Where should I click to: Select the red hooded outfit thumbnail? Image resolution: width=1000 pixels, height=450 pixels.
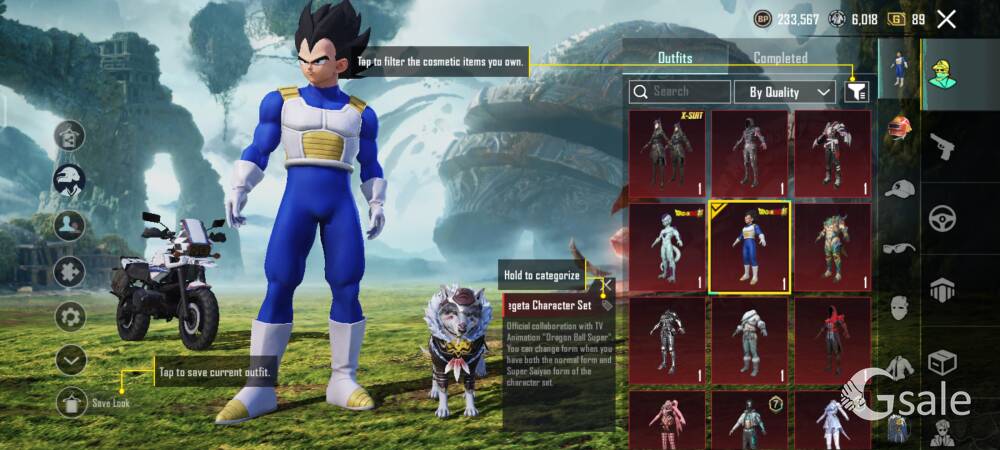click(x=832, y=338)
